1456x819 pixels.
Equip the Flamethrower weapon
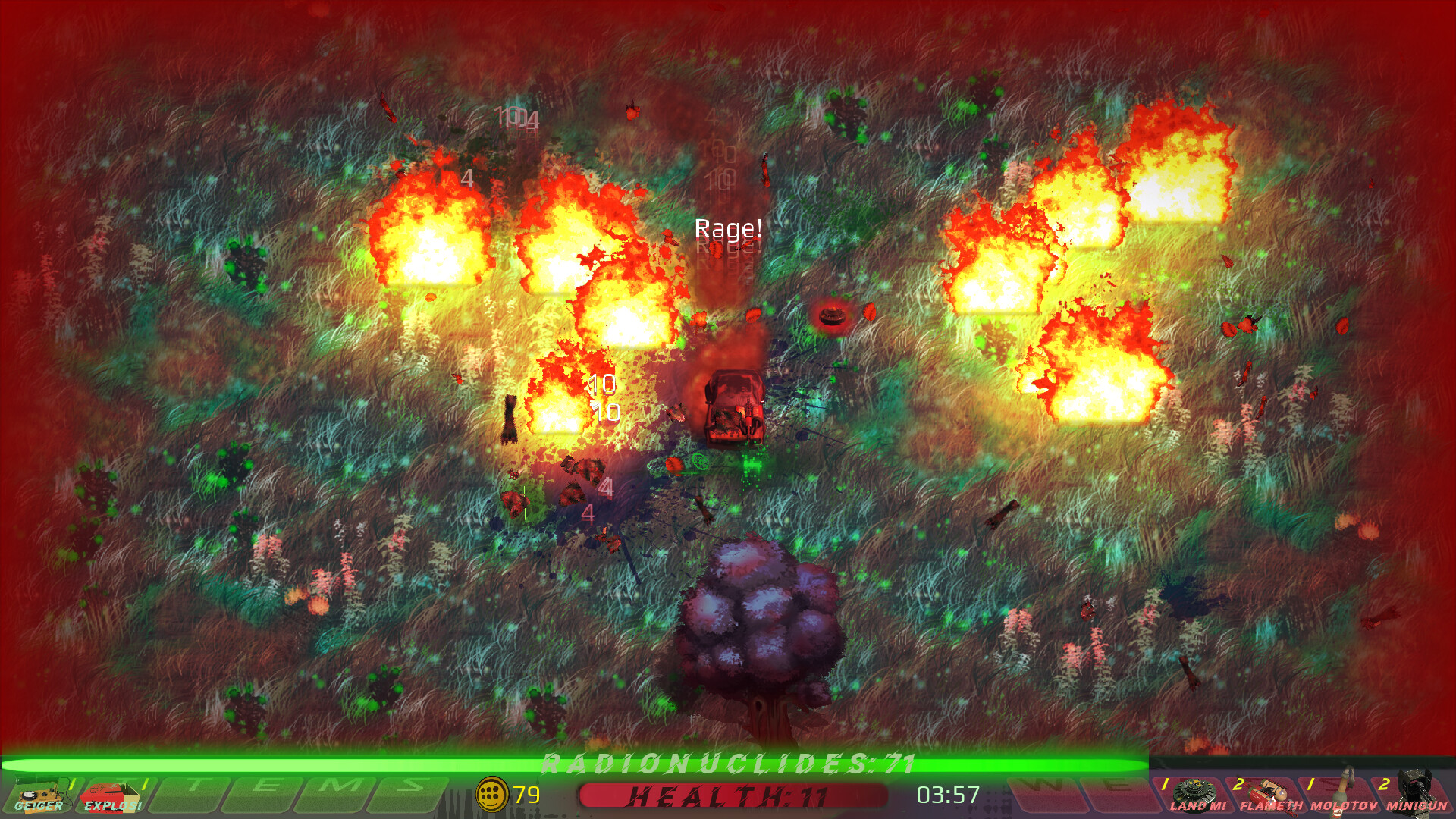coord(1268,793)
